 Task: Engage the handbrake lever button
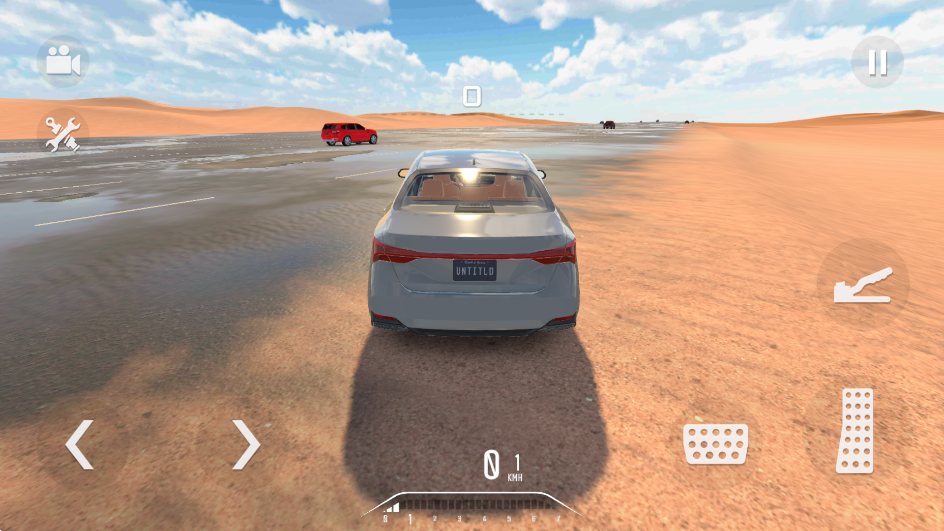pos(862,285)
